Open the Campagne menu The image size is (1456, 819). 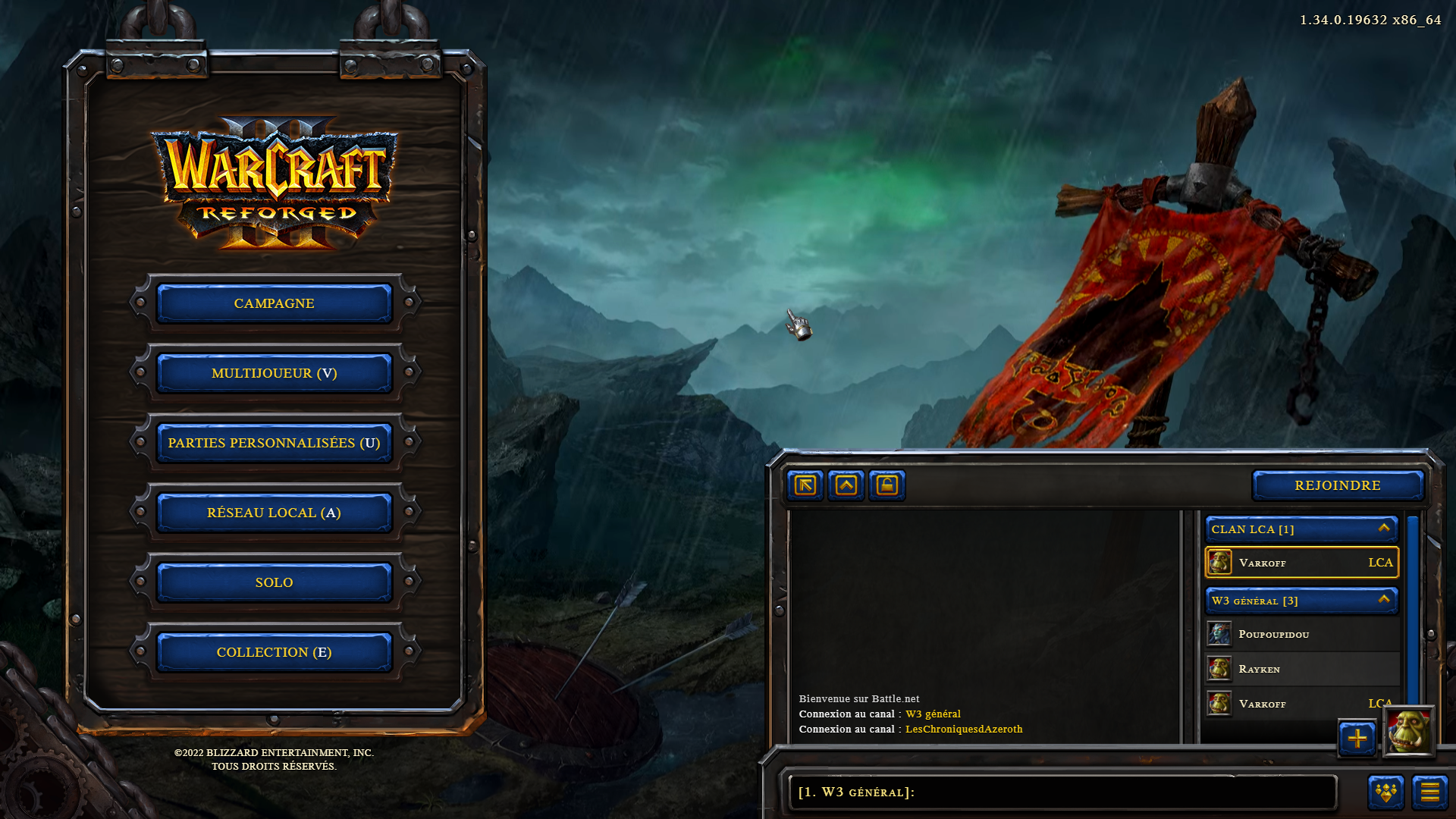274,303
